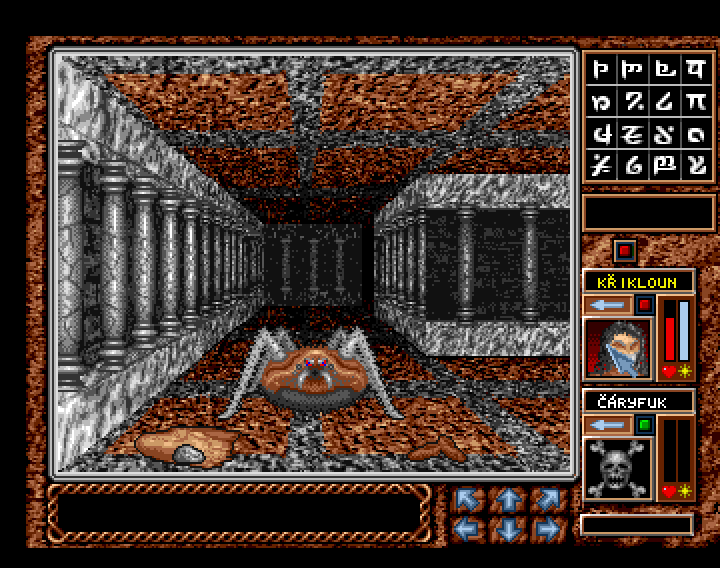The width and height of the screenshot is (720, 568).
Task: Turn right with the upper-right arrow
Action: [x=546, y=497]
